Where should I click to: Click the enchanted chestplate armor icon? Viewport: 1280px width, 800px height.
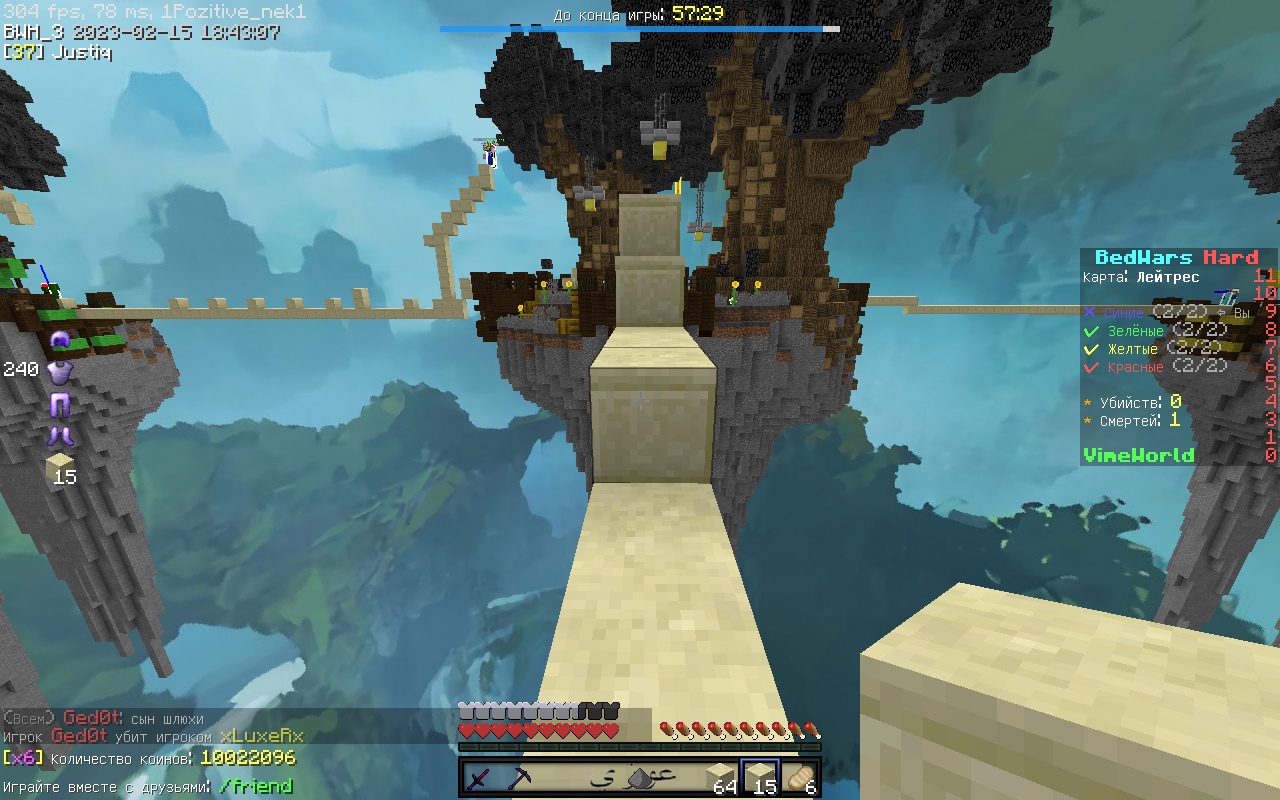tap(59, 372)
